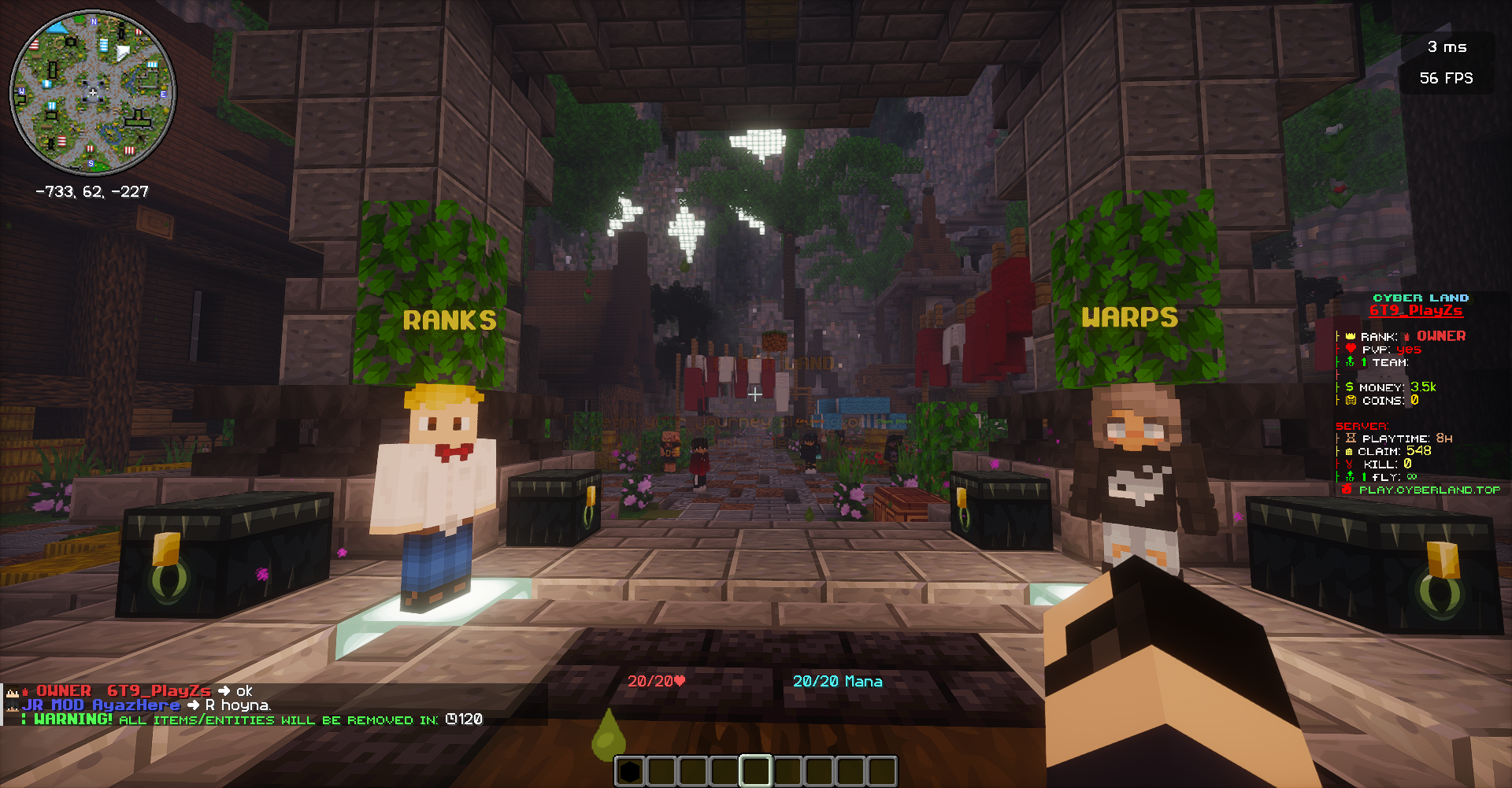Select the hotbar slot holding the black block
The image size is (1512, 788).
[629, 771]
